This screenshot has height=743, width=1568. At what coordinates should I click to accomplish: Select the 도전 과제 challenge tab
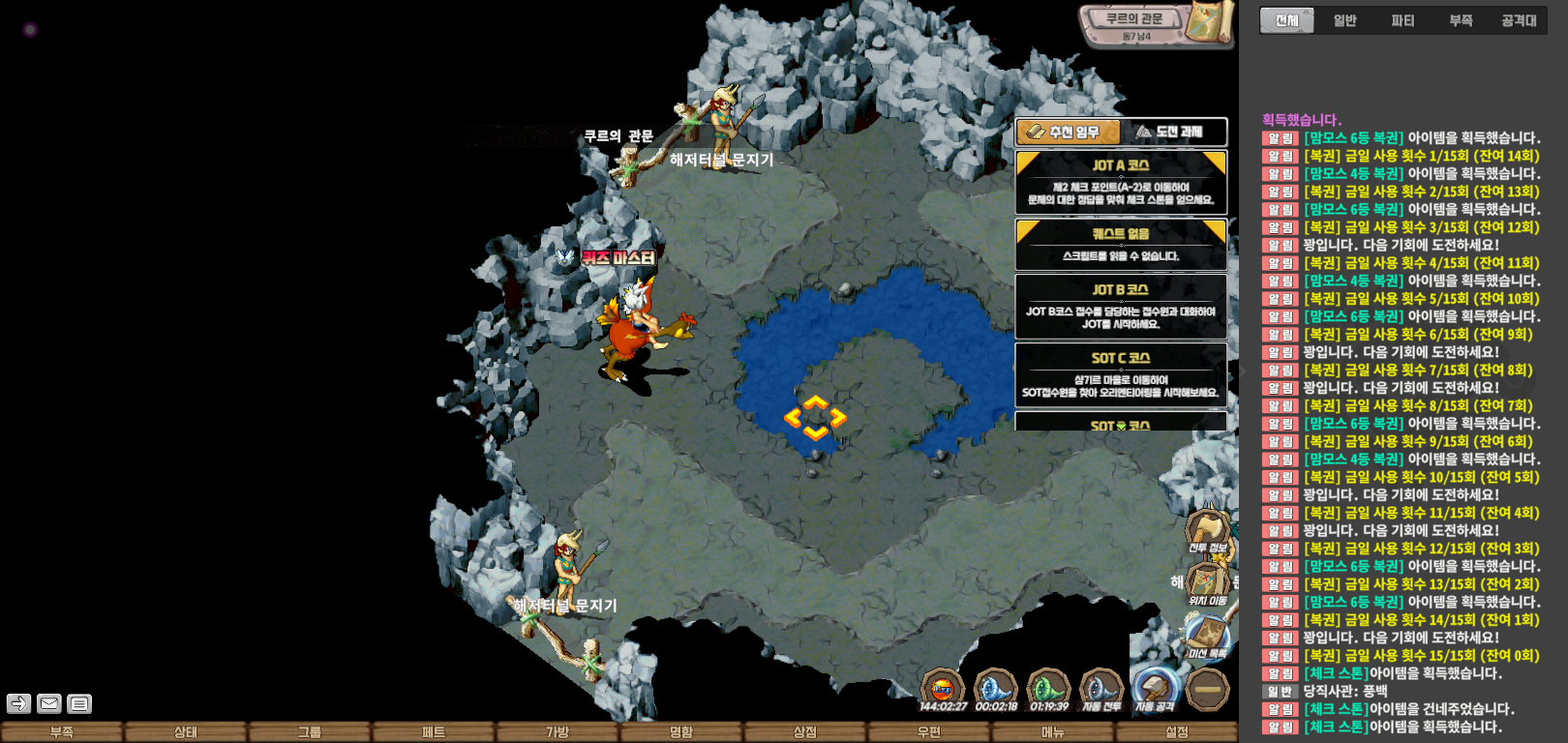pyautogui.click(x=1173, y=132)
